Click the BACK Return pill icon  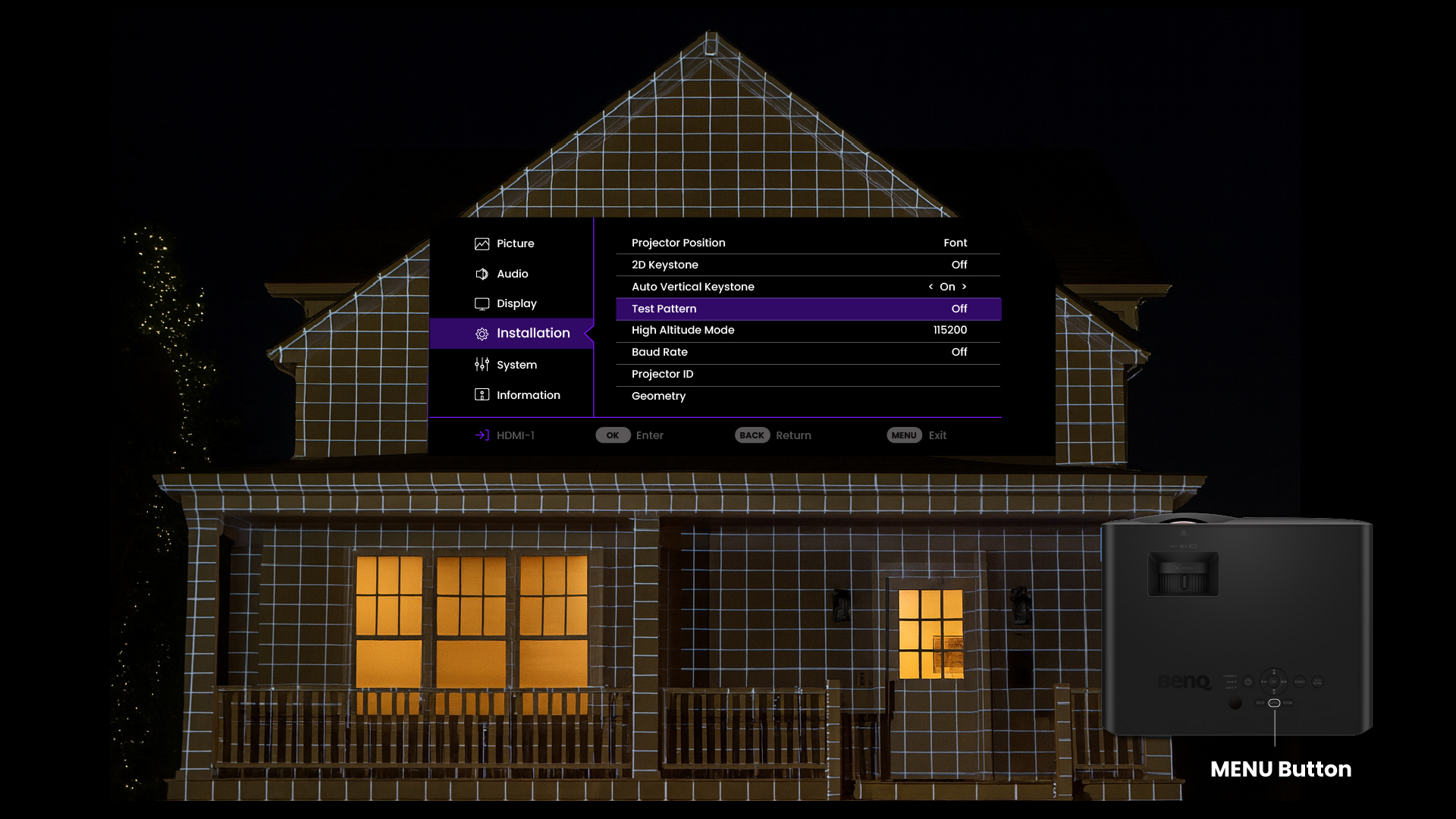(x=752, y=435)
